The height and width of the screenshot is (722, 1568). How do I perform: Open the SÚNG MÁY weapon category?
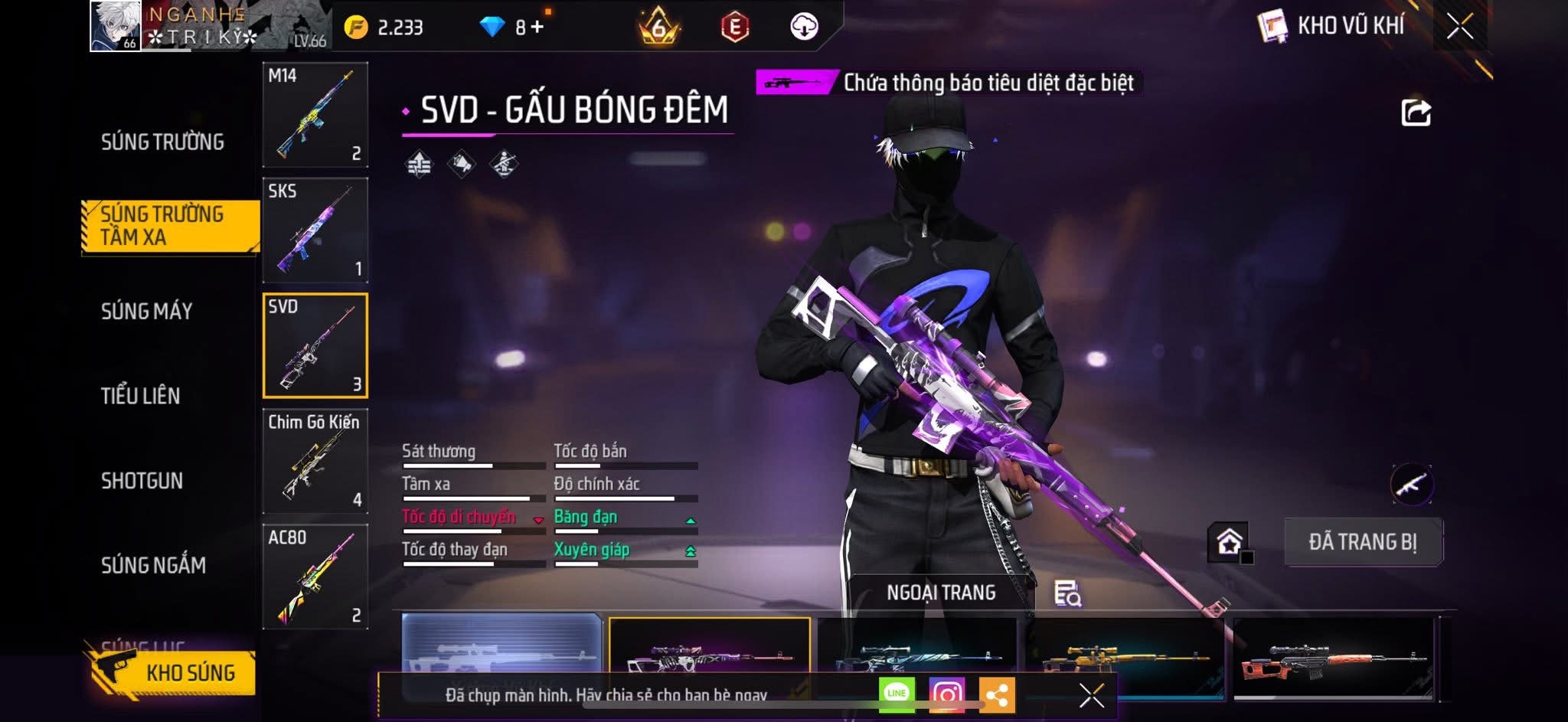tap(147, 312)
